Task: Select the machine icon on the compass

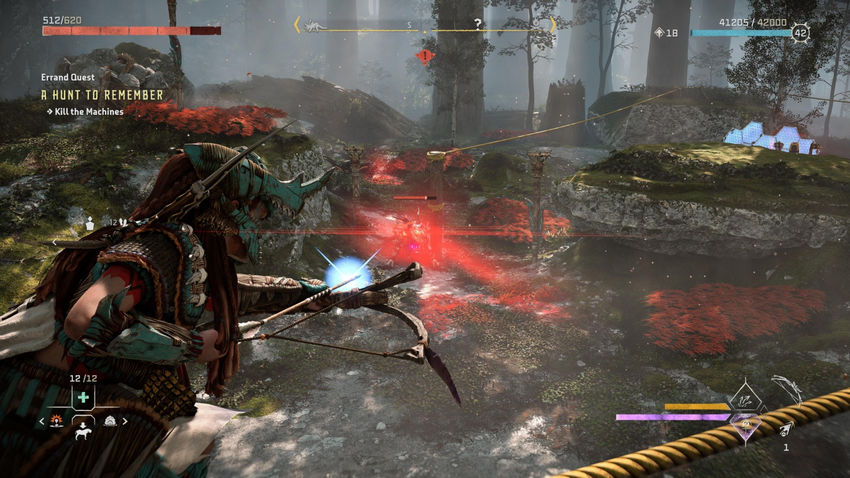Action: point(313,24)
